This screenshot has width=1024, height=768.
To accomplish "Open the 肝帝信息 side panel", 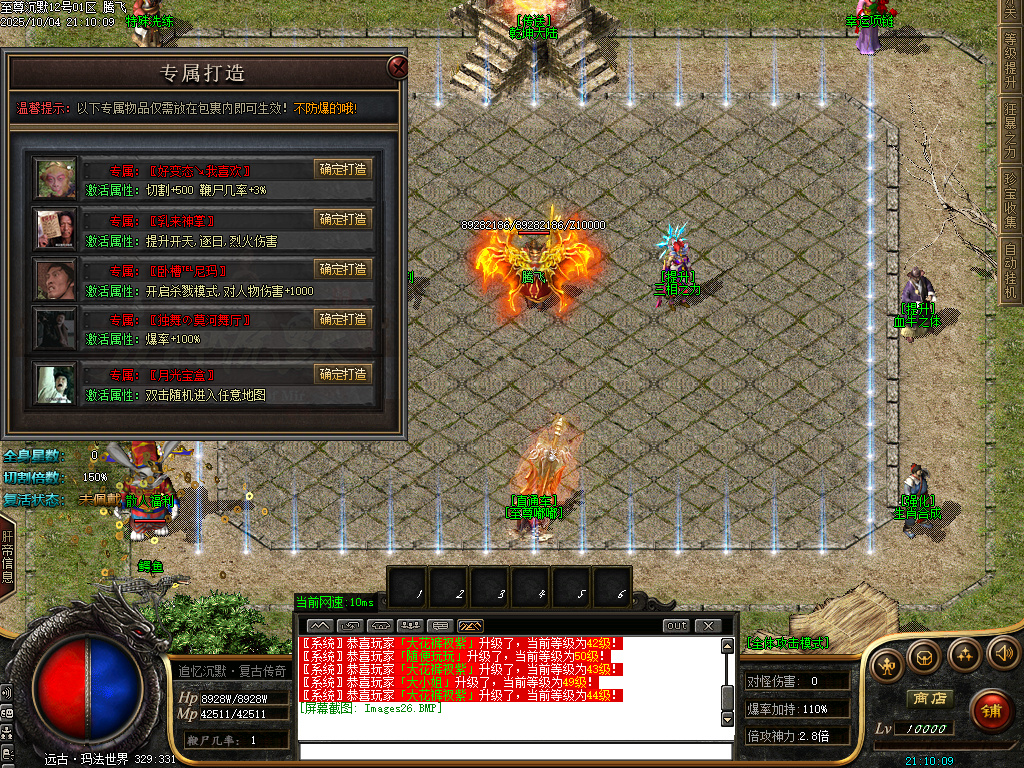I will pos(7,555).
